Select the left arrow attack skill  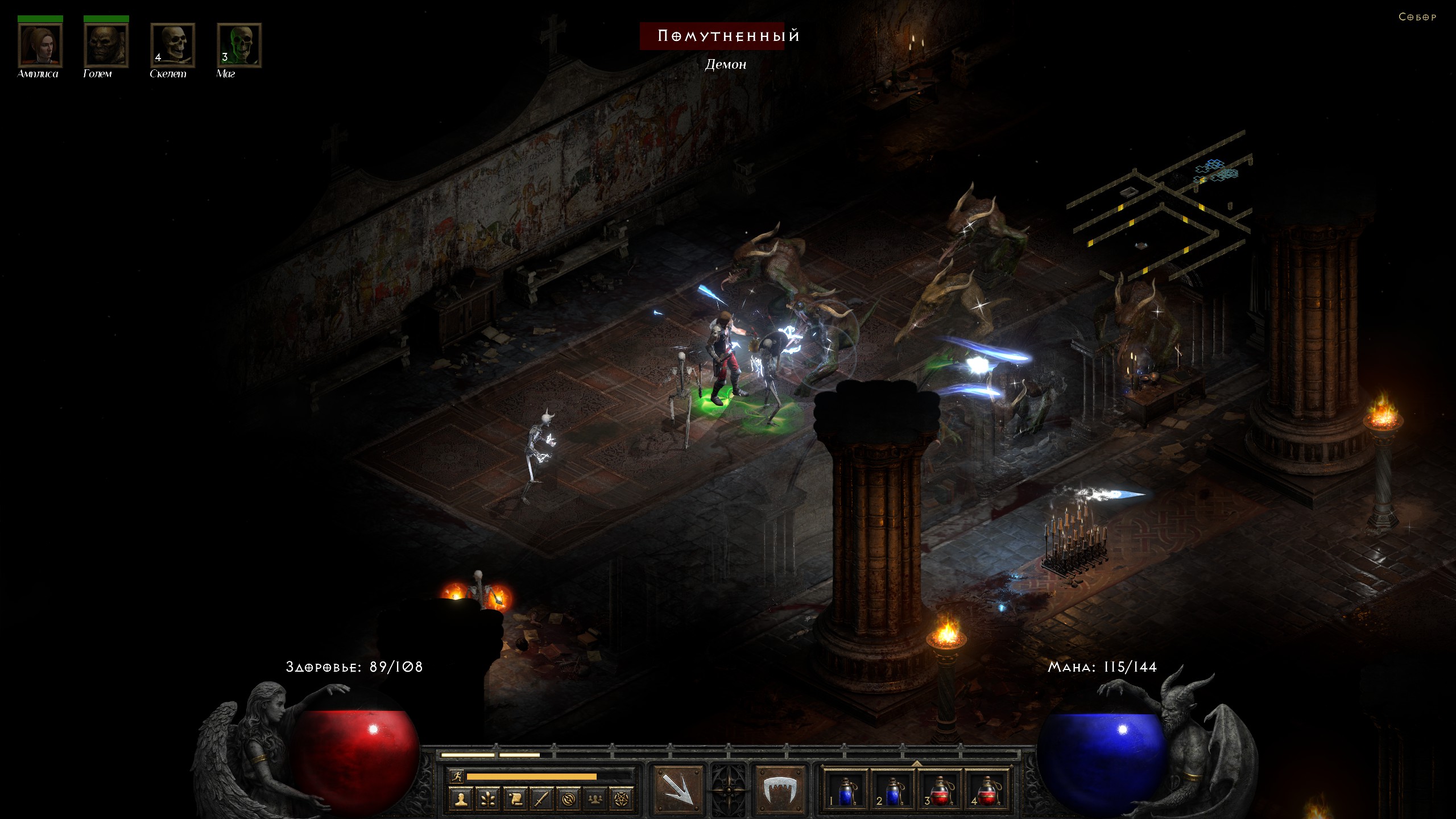tap(679, 789)
